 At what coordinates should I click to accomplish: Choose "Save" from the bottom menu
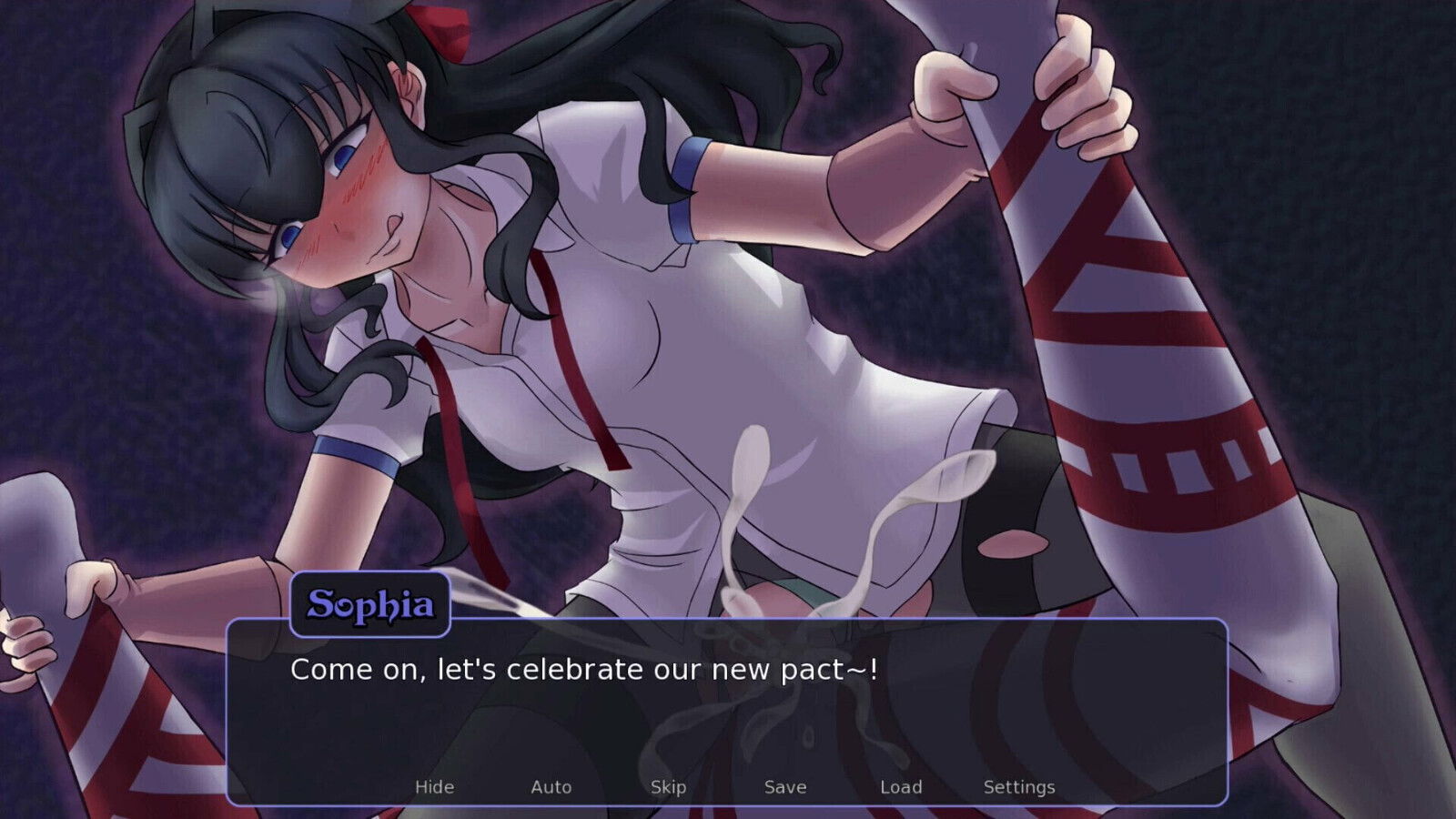784,786
